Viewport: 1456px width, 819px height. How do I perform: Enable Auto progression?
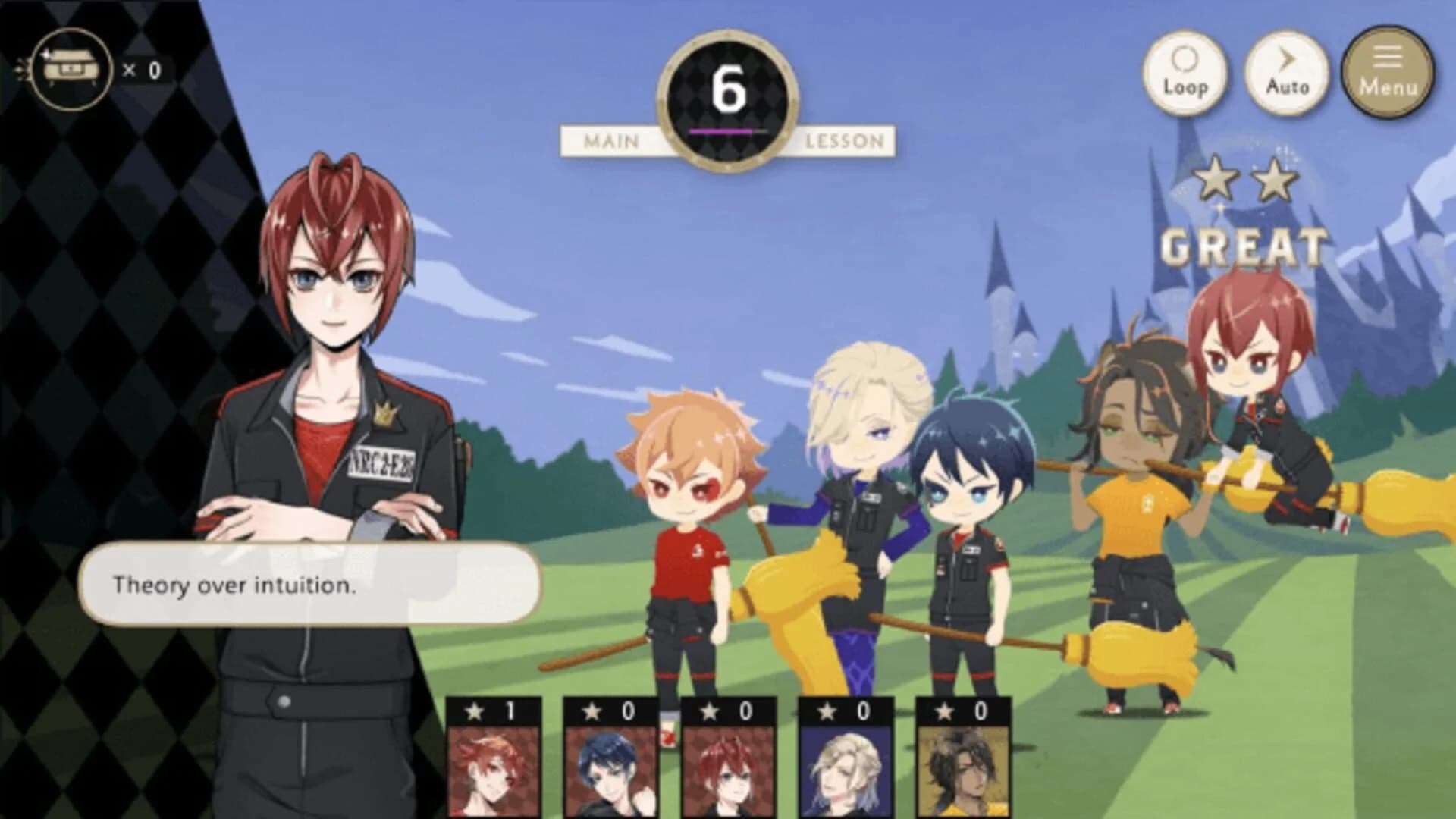coord(1287,72)
